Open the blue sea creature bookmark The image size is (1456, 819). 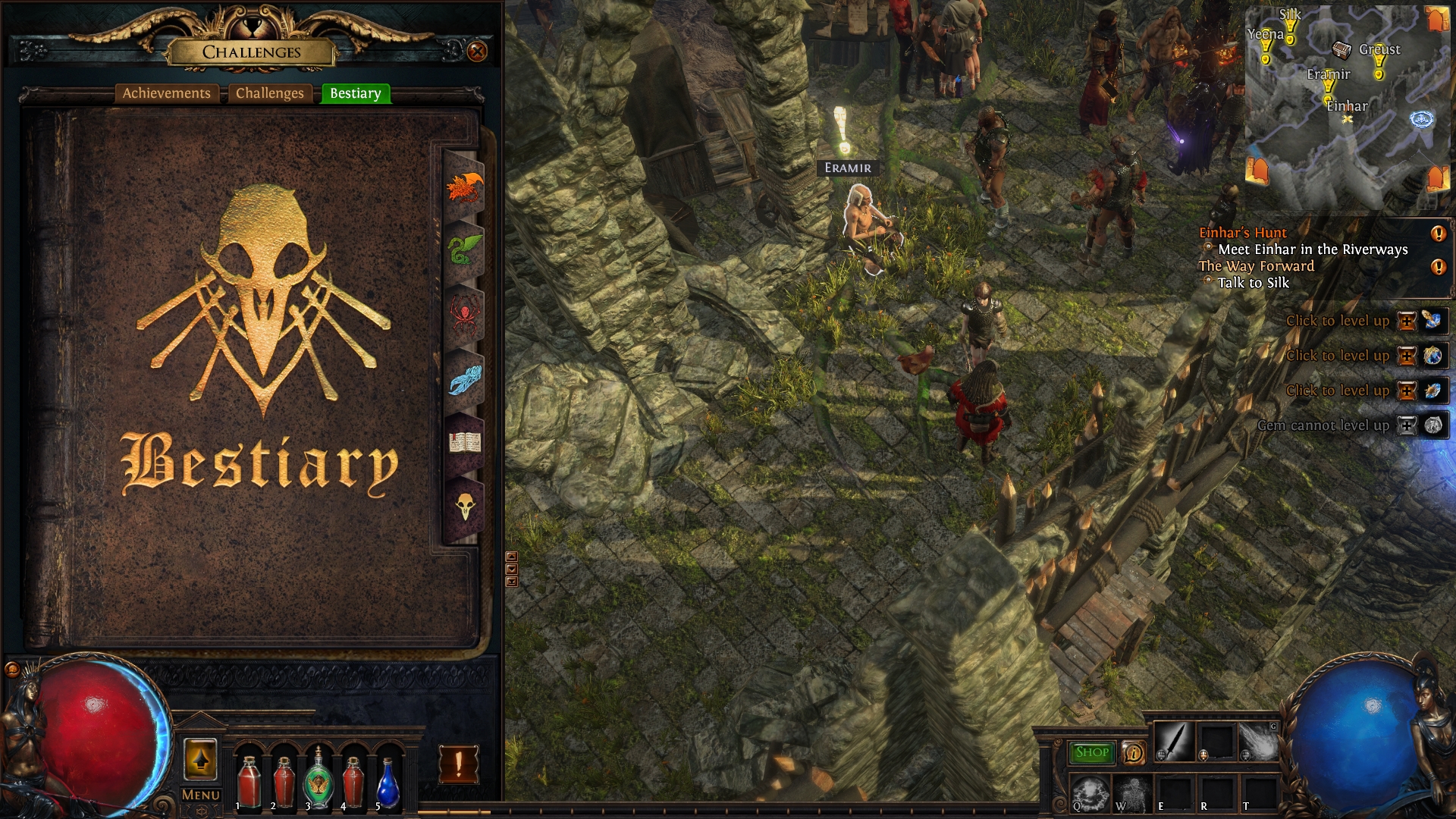click(x=464, y=378)
